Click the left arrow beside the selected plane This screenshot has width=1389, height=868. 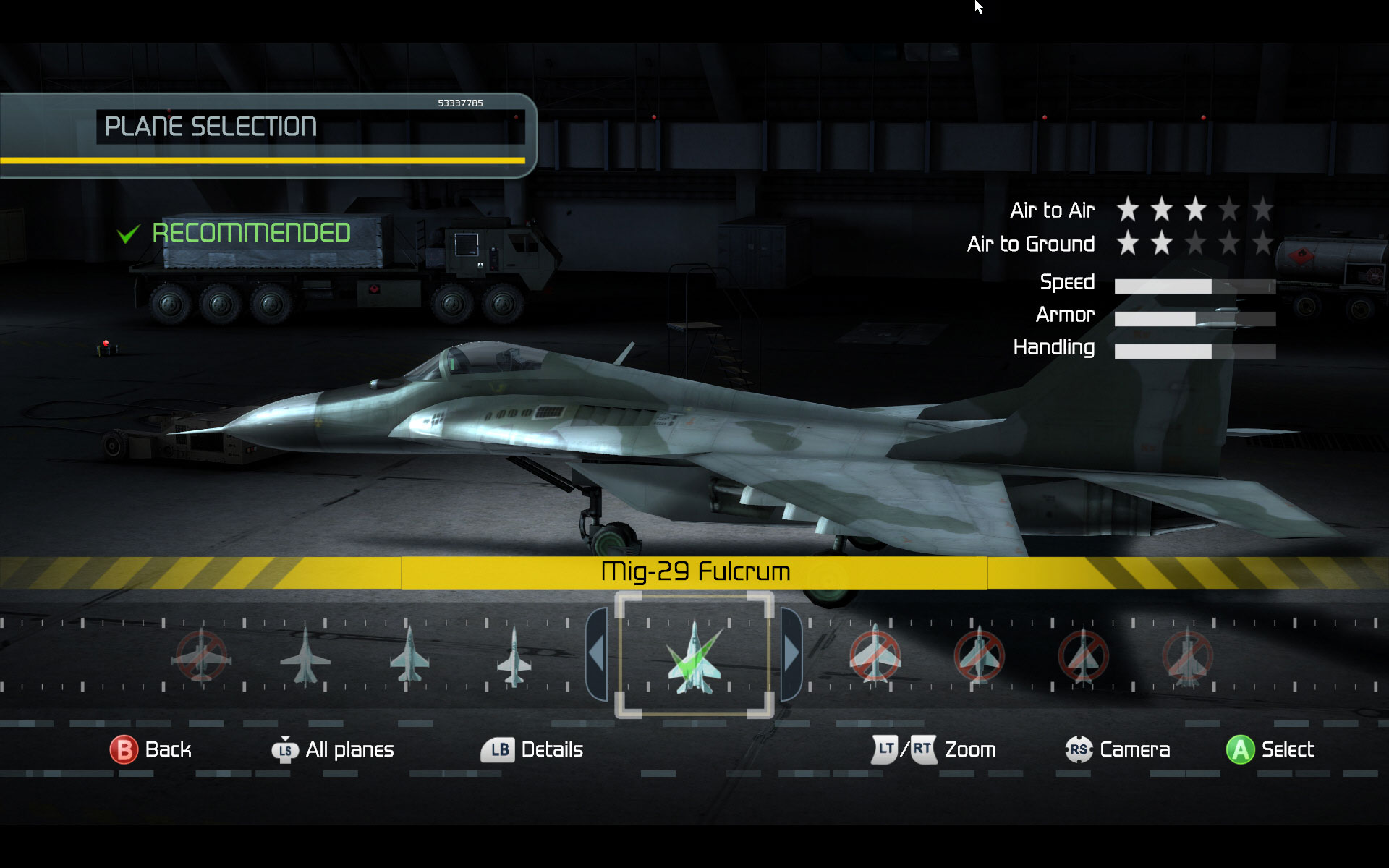click(x=597, y=655)
